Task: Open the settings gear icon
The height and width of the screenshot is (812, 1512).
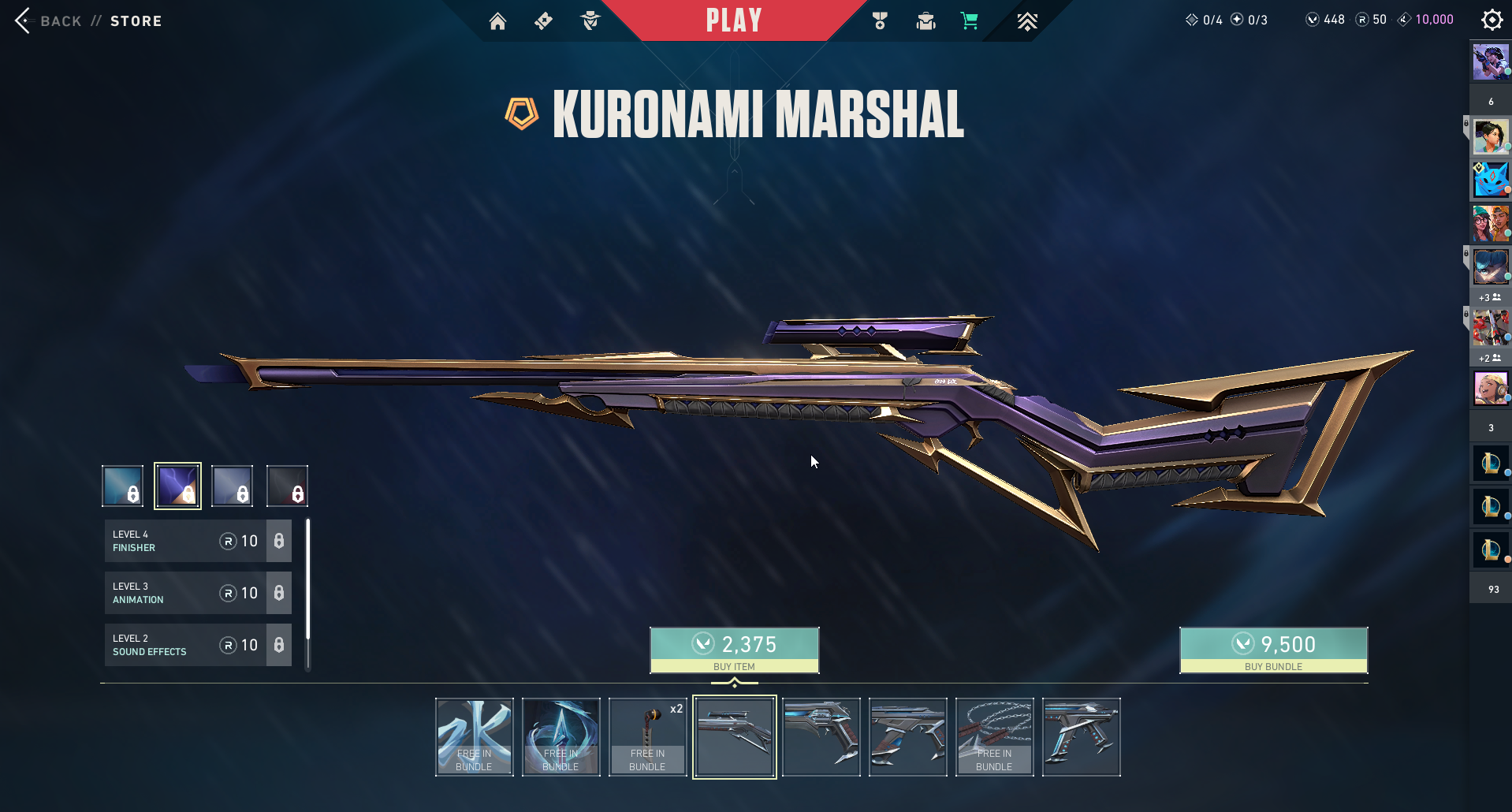Action: click(x=1492, y=20)
